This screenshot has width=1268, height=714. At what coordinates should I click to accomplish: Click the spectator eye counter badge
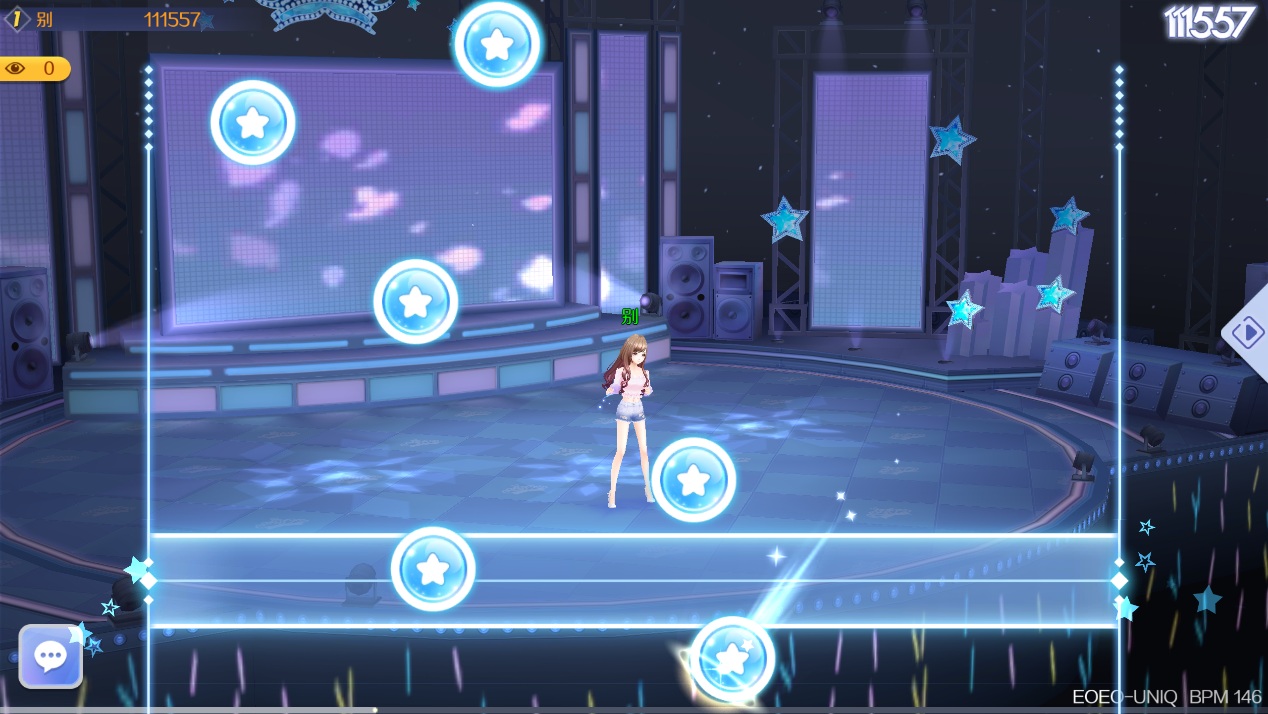(33, 69)
